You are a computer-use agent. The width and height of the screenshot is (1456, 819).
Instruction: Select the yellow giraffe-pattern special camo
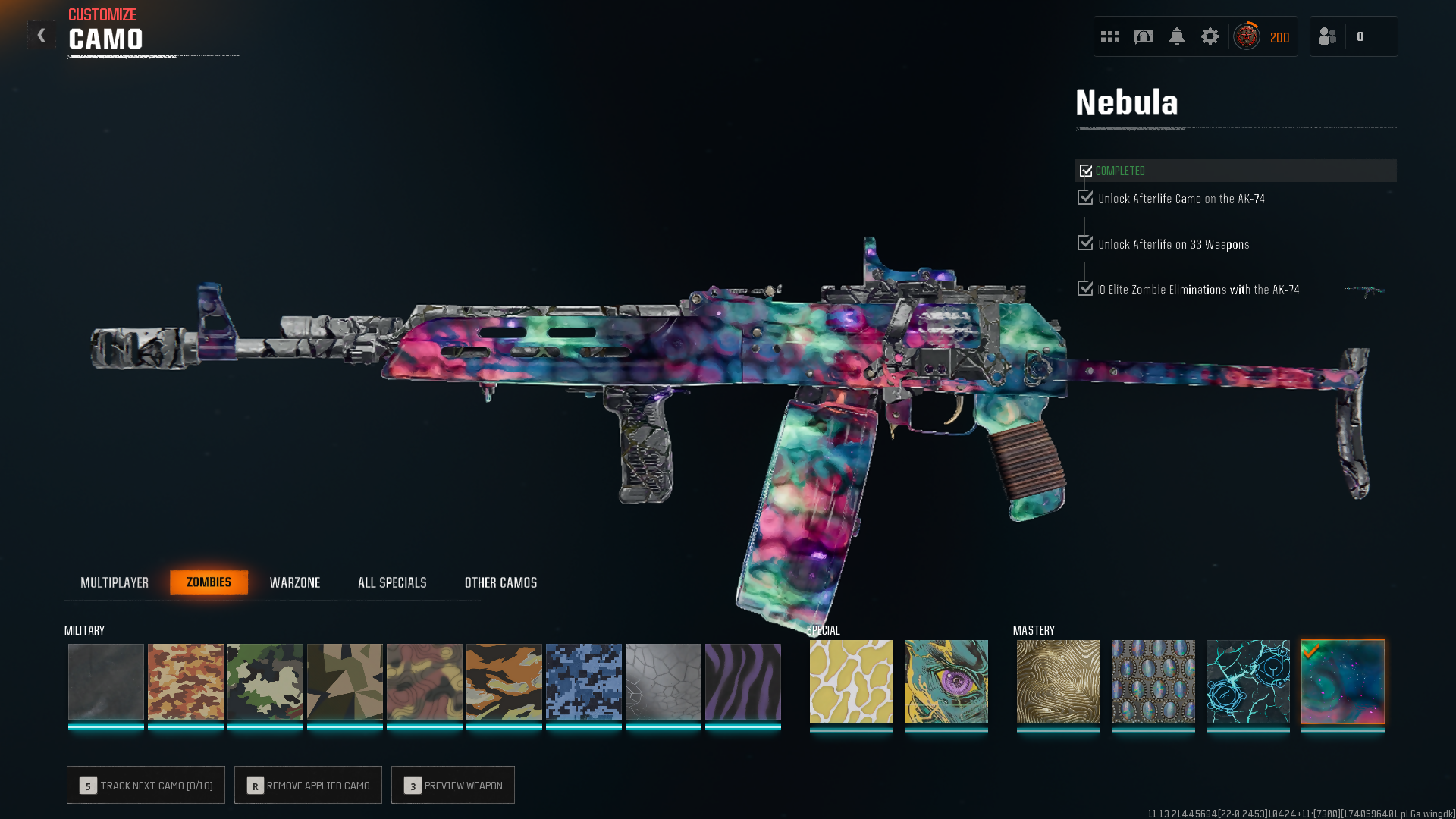pyautogui.click(x=852, y=681)
